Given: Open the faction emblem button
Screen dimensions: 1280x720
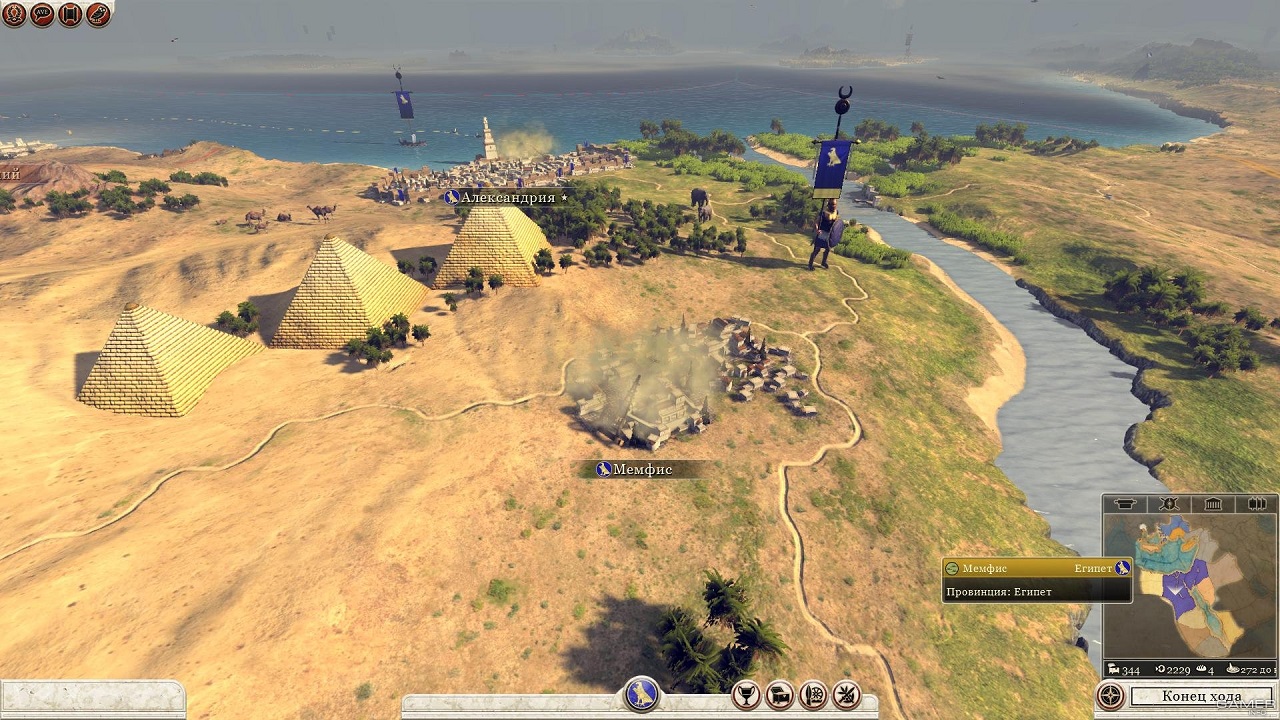Looking at the screenshot, I should coord(641,693).
